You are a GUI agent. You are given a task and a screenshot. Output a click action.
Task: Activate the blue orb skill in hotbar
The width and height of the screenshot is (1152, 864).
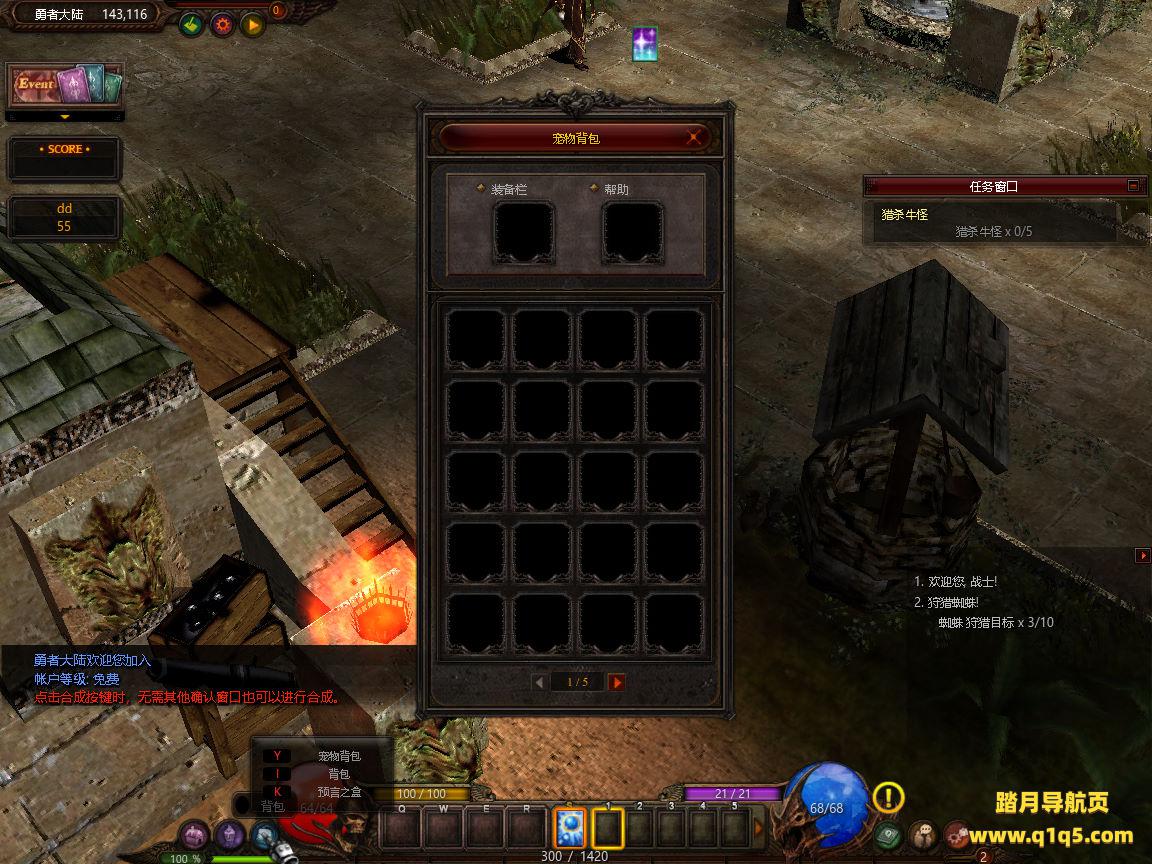[x=569, y=828]
